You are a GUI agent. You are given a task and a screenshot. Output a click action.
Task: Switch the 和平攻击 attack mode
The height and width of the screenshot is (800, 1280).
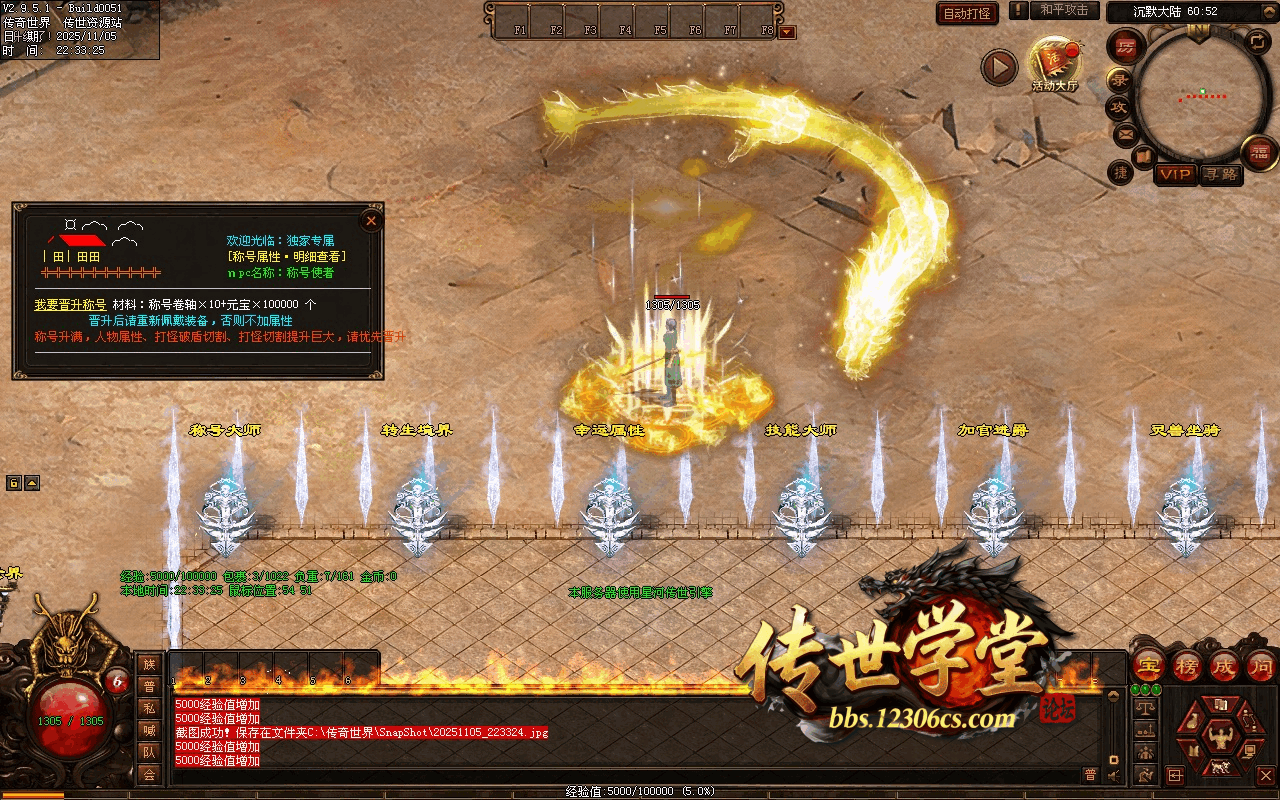1063,11
